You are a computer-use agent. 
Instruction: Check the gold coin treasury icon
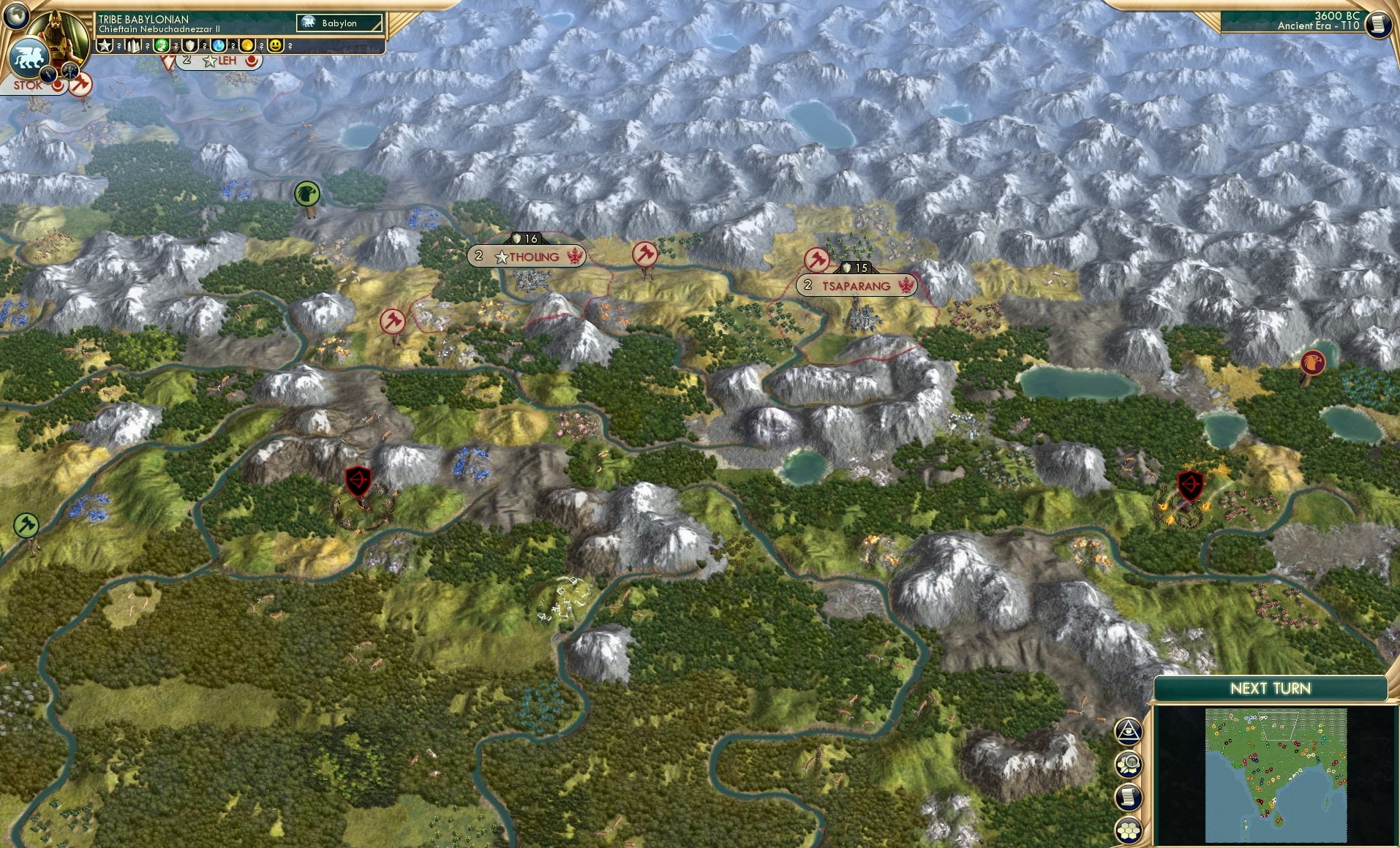coord(246,45)
